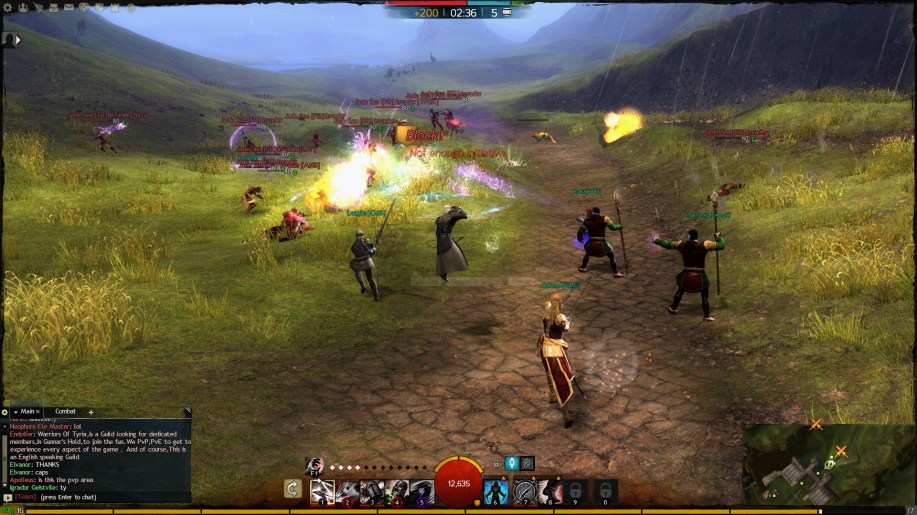Use the utility skill in slot 7
Viewport: 917px width, 515px height.
click(524, 490)
